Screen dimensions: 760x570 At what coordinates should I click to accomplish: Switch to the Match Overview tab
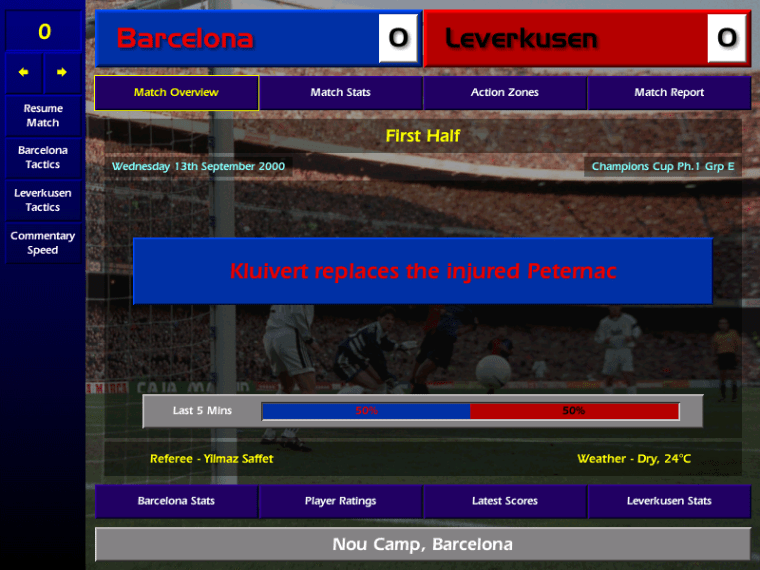(176, 93)
